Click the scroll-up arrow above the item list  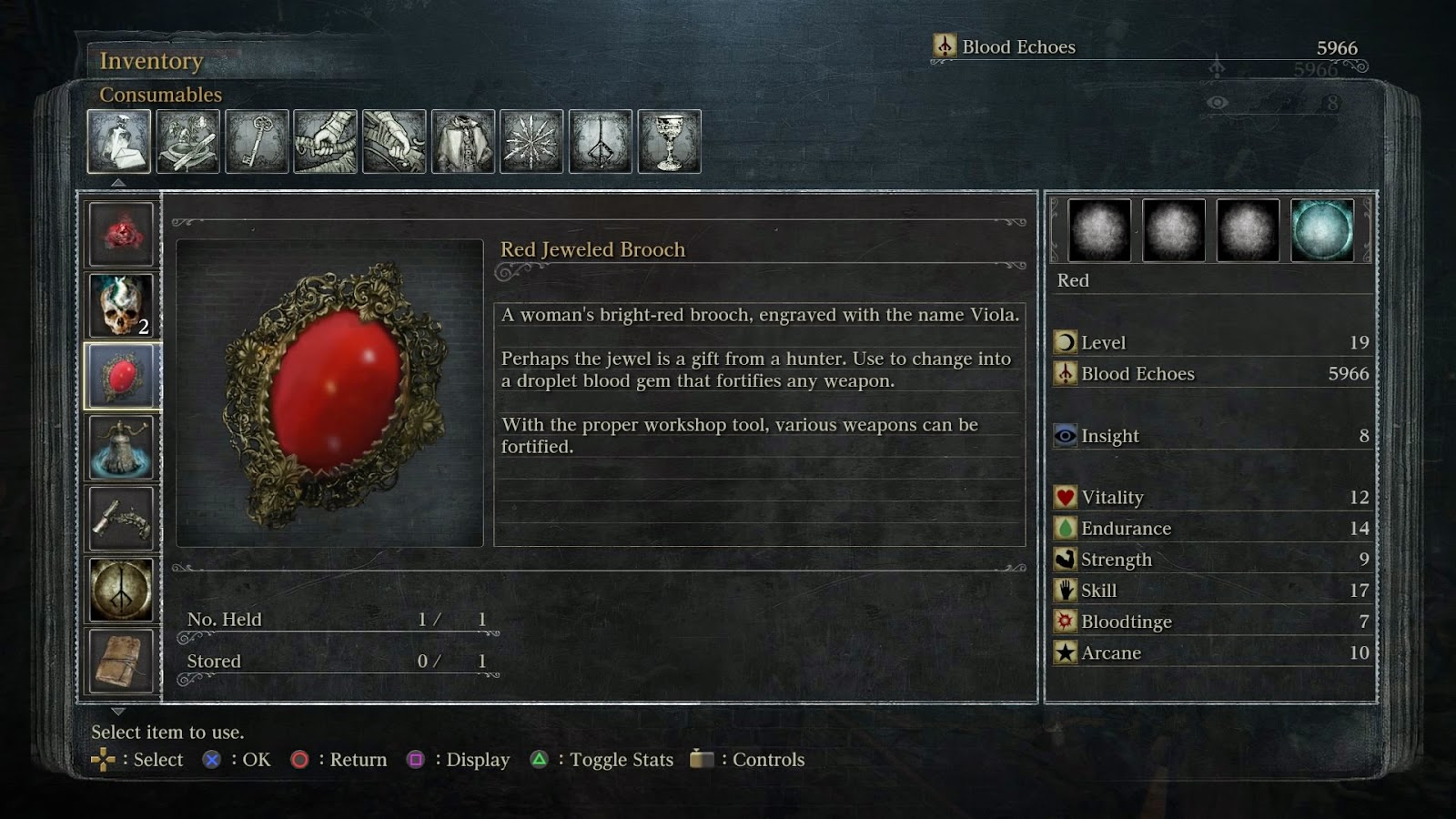[117, 182]
